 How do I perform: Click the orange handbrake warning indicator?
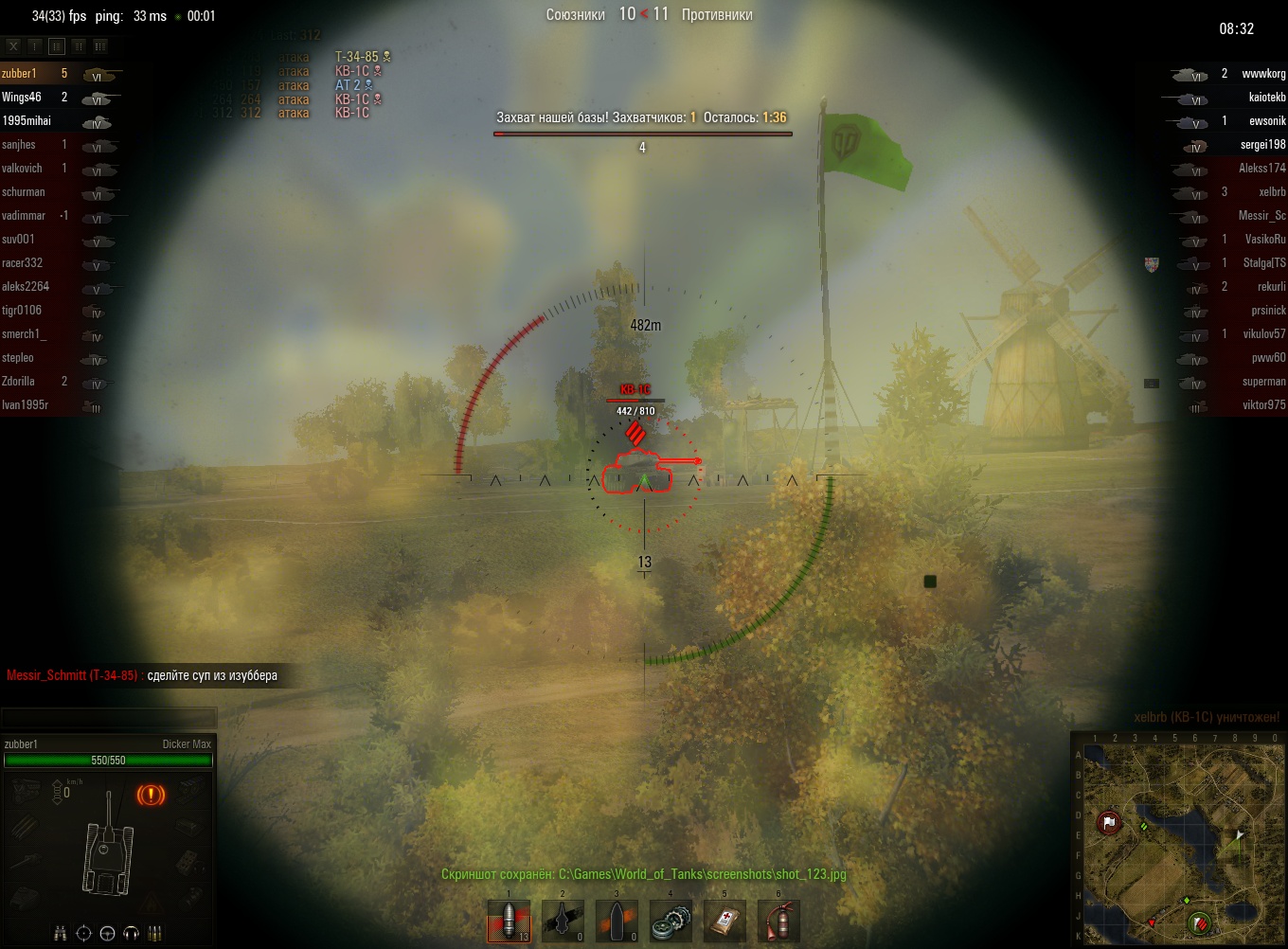151,796
